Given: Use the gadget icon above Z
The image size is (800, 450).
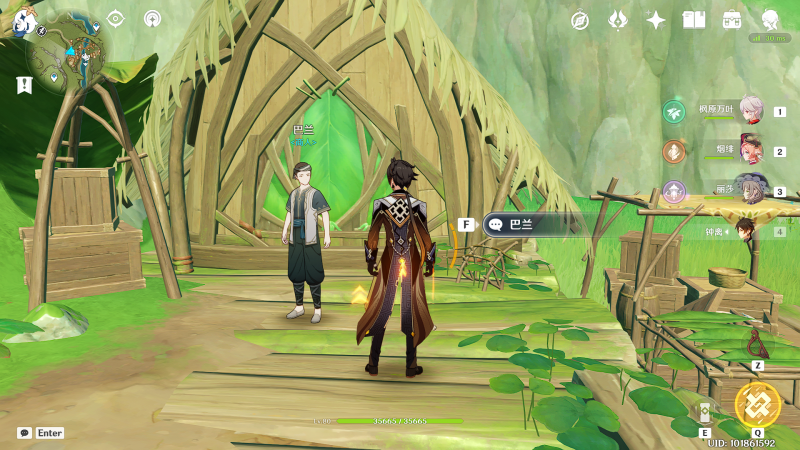Looking at the screenshot, I should 758,344.
